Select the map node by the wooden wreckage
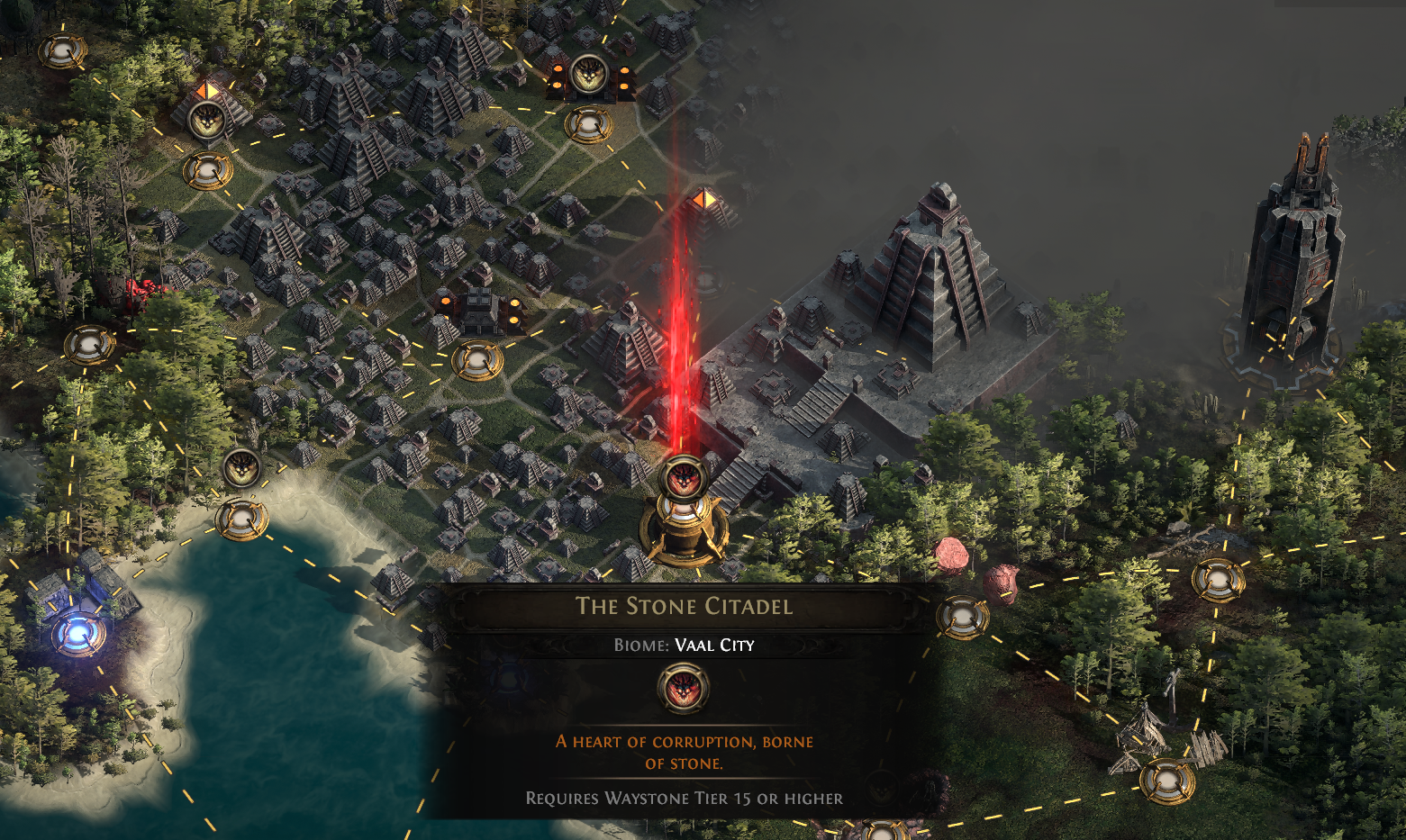The image size is (1406, 840). point(1167,780)
